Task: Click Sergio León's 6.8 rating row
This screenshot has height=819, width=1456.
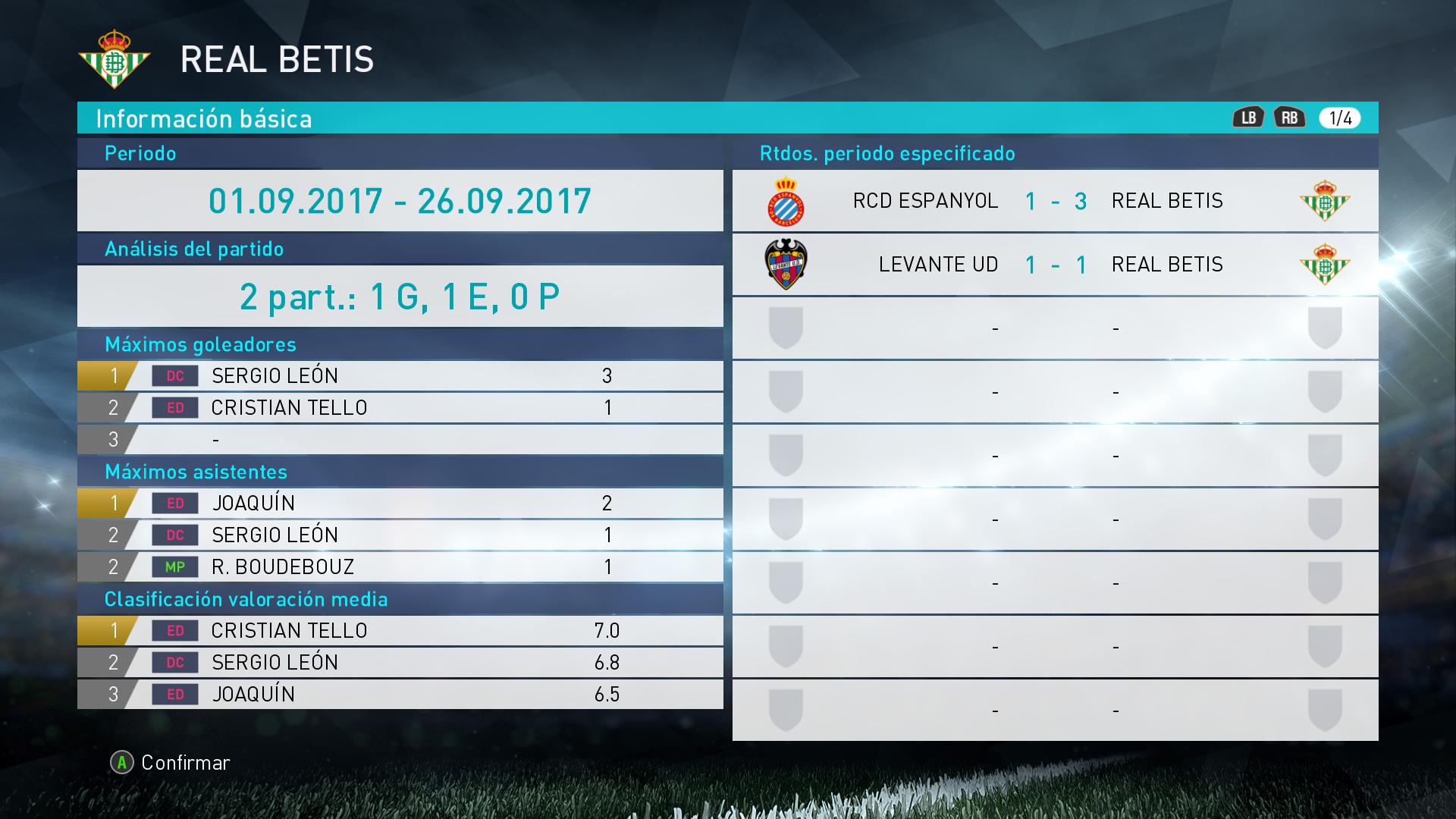Action: coord(400,663)
